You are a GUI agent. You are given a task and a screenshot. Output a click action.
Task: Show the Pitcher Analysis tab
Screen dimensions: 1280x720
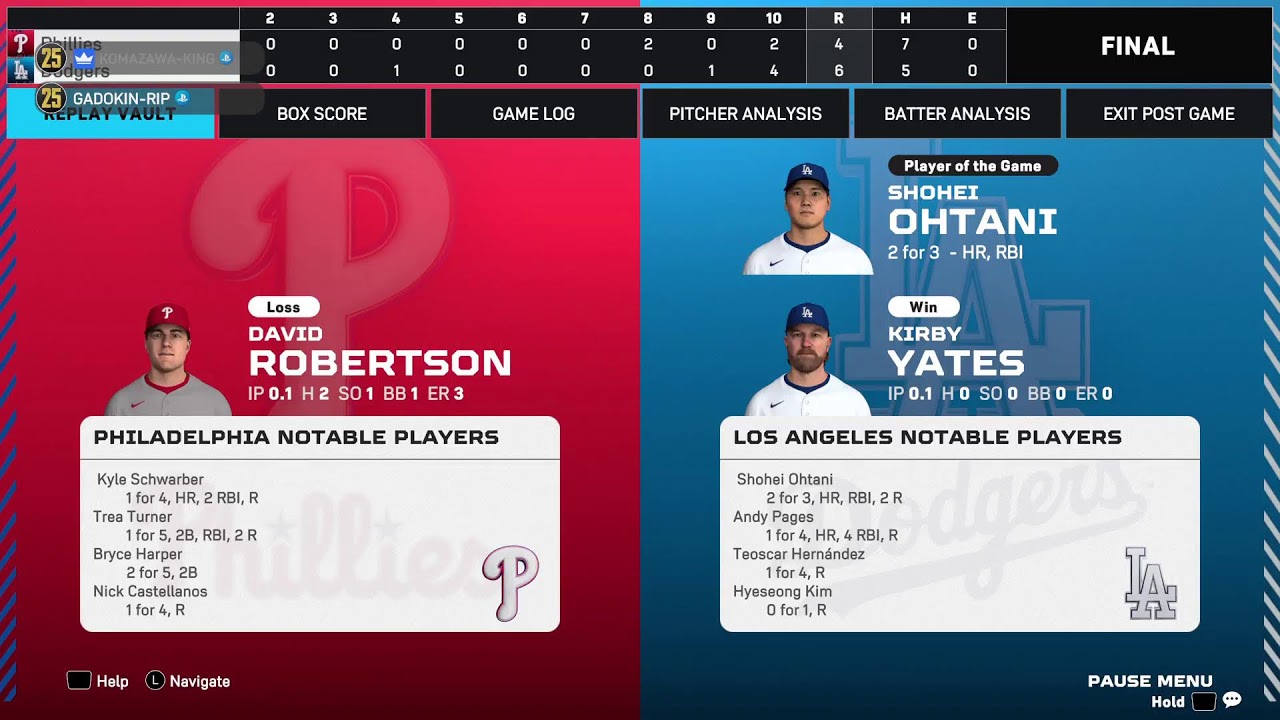(745, 114)
